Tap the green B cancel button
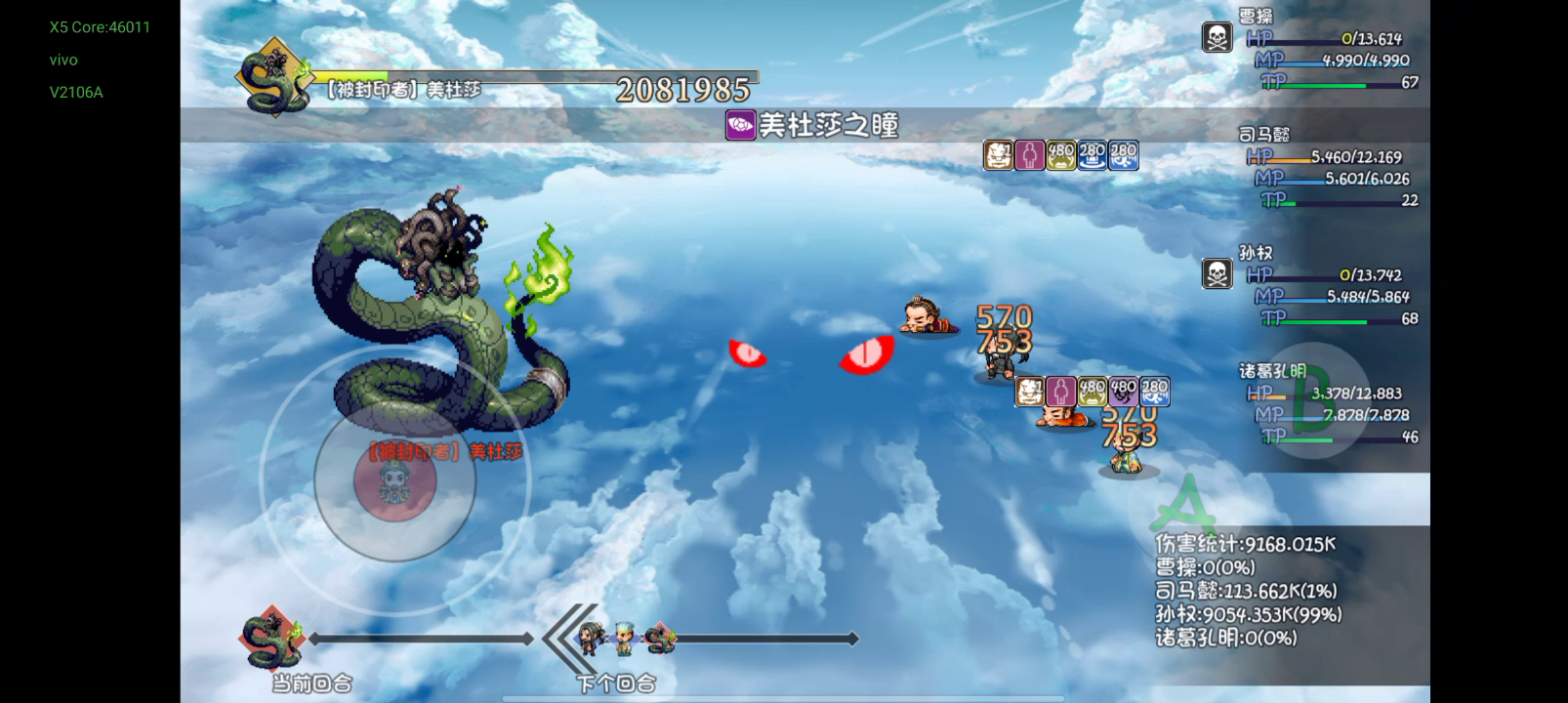This screenshot has width=1568, height=703. tap(1311, 400)
